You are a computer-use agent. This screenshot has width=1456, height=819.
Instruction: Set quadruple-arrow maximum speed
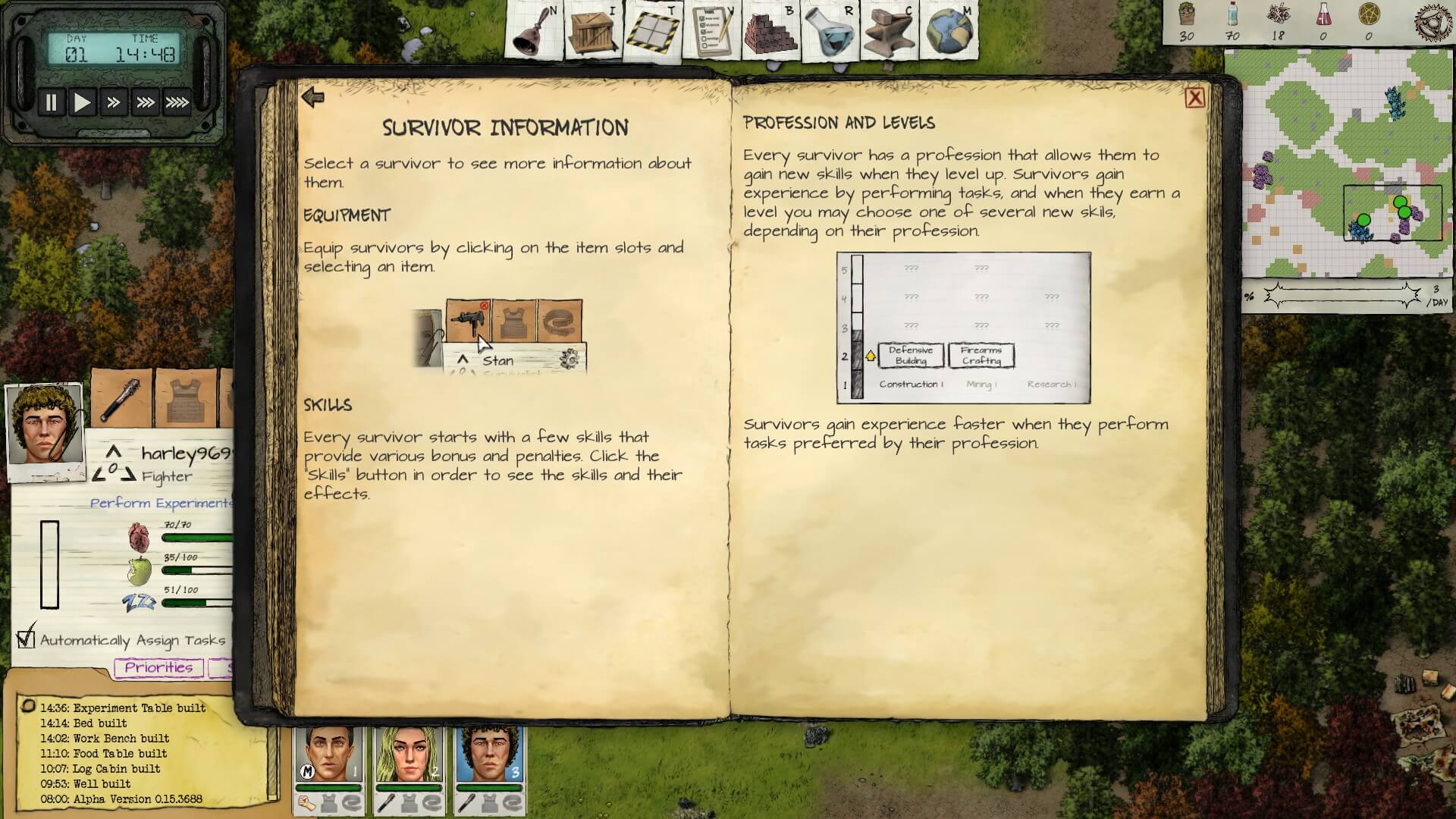coord(177,102)
